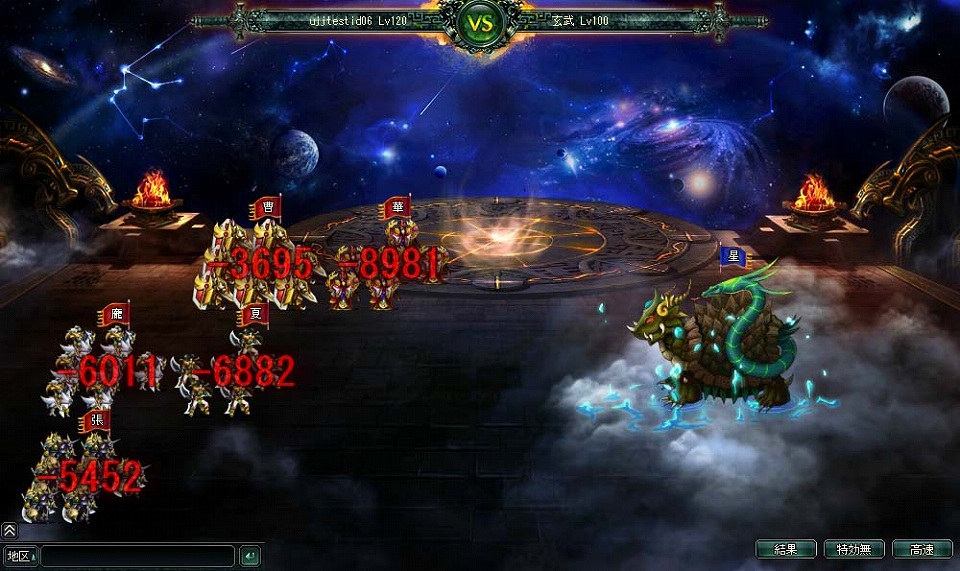Open the 地区 chat channel selector
Viewport: 960px width, 571px height.
(20, 556)
